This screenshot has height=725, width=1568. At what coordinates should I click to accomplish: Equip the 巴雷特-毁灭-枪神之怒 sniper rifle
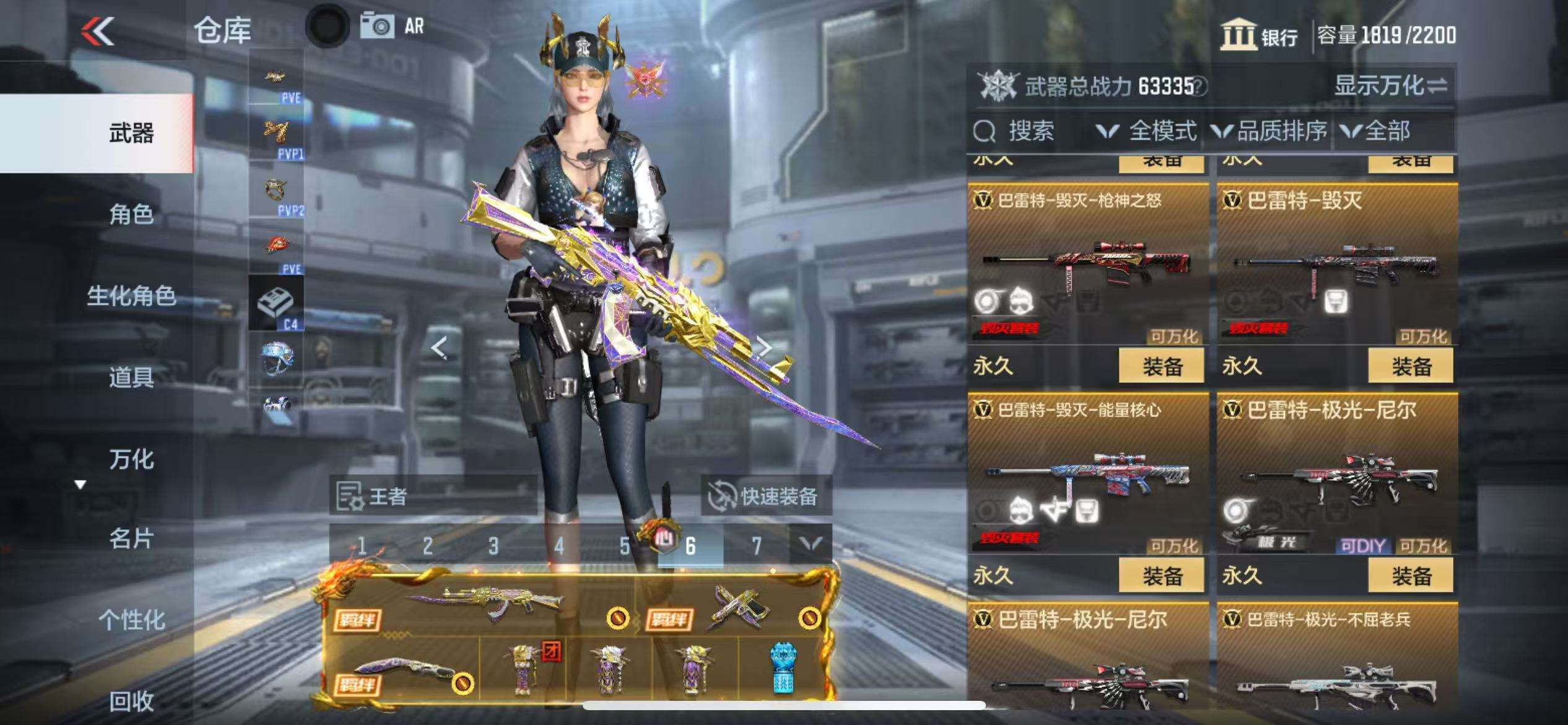[x=1161, y=366]
